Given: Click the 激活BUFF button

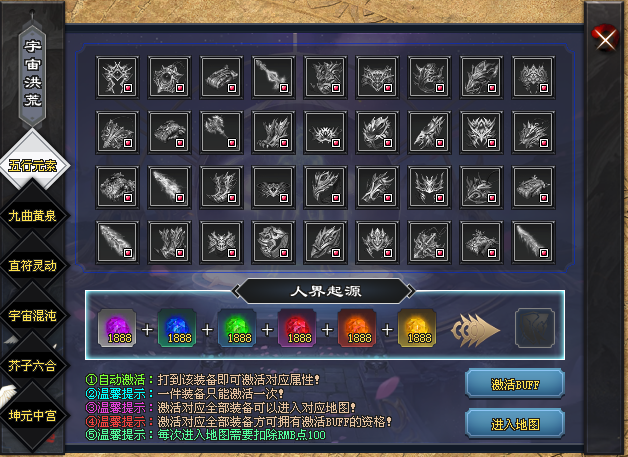Looking at the screenshot, I should coord(515,383).
